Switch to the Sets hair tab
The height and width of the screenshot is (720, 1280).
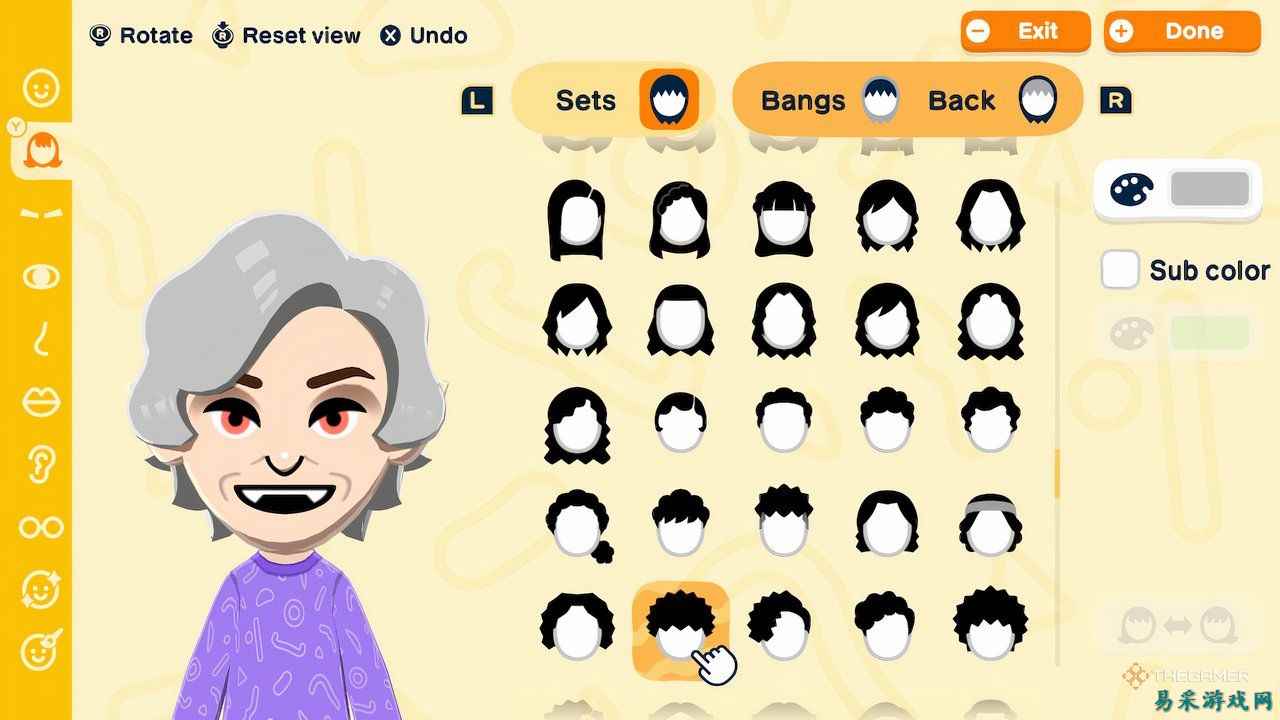coord(613,99)
